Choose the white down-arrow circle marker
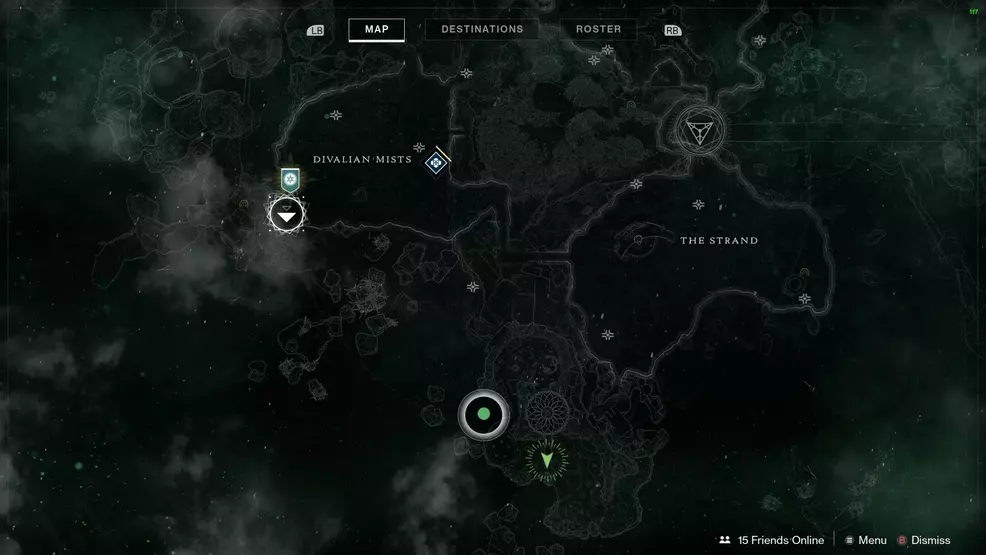Screen dimensions: 986x555 pyautogui.click(x=287, y=214)
